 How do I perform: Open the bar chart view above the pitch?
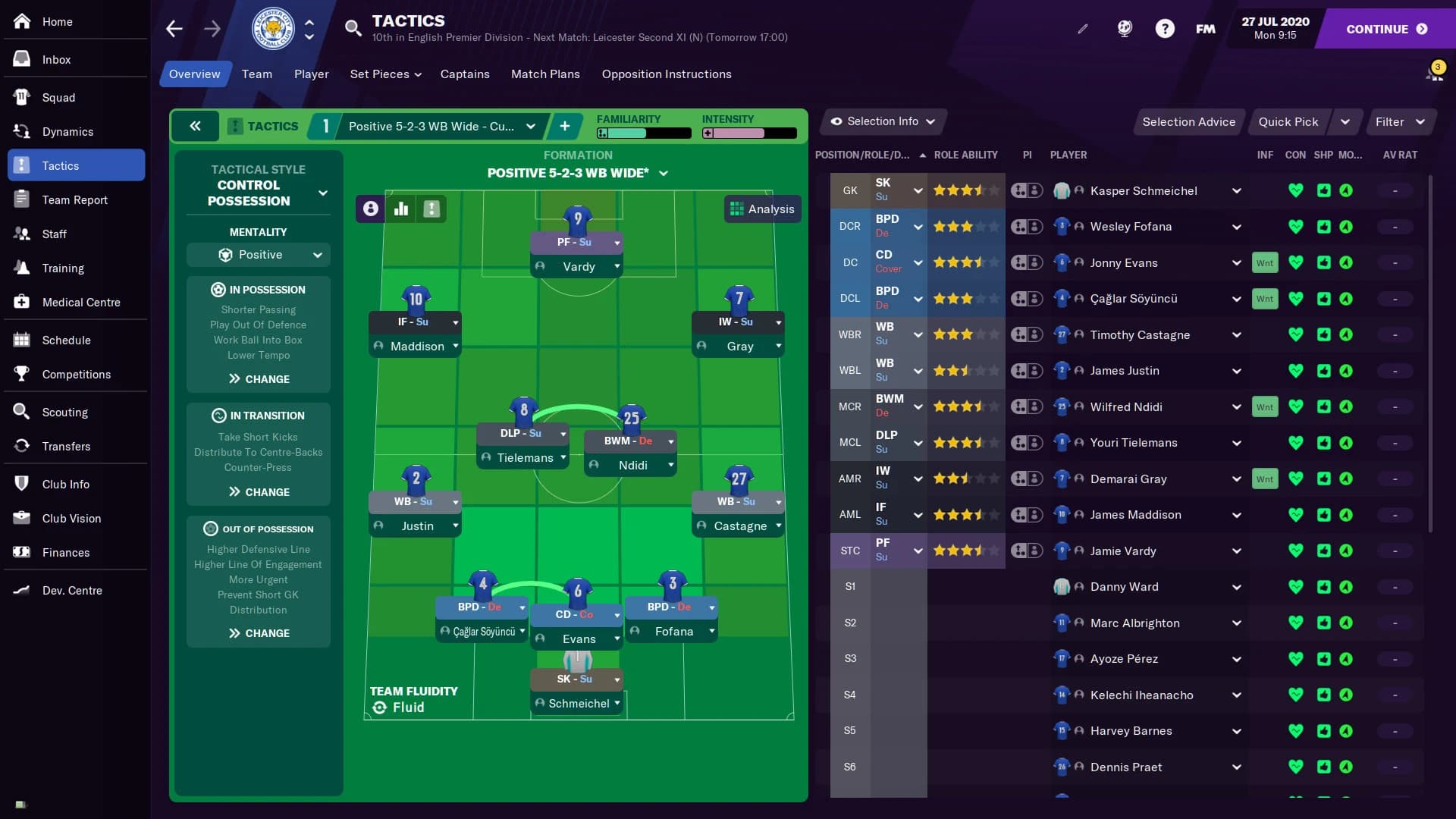click(x=400, y=209)
